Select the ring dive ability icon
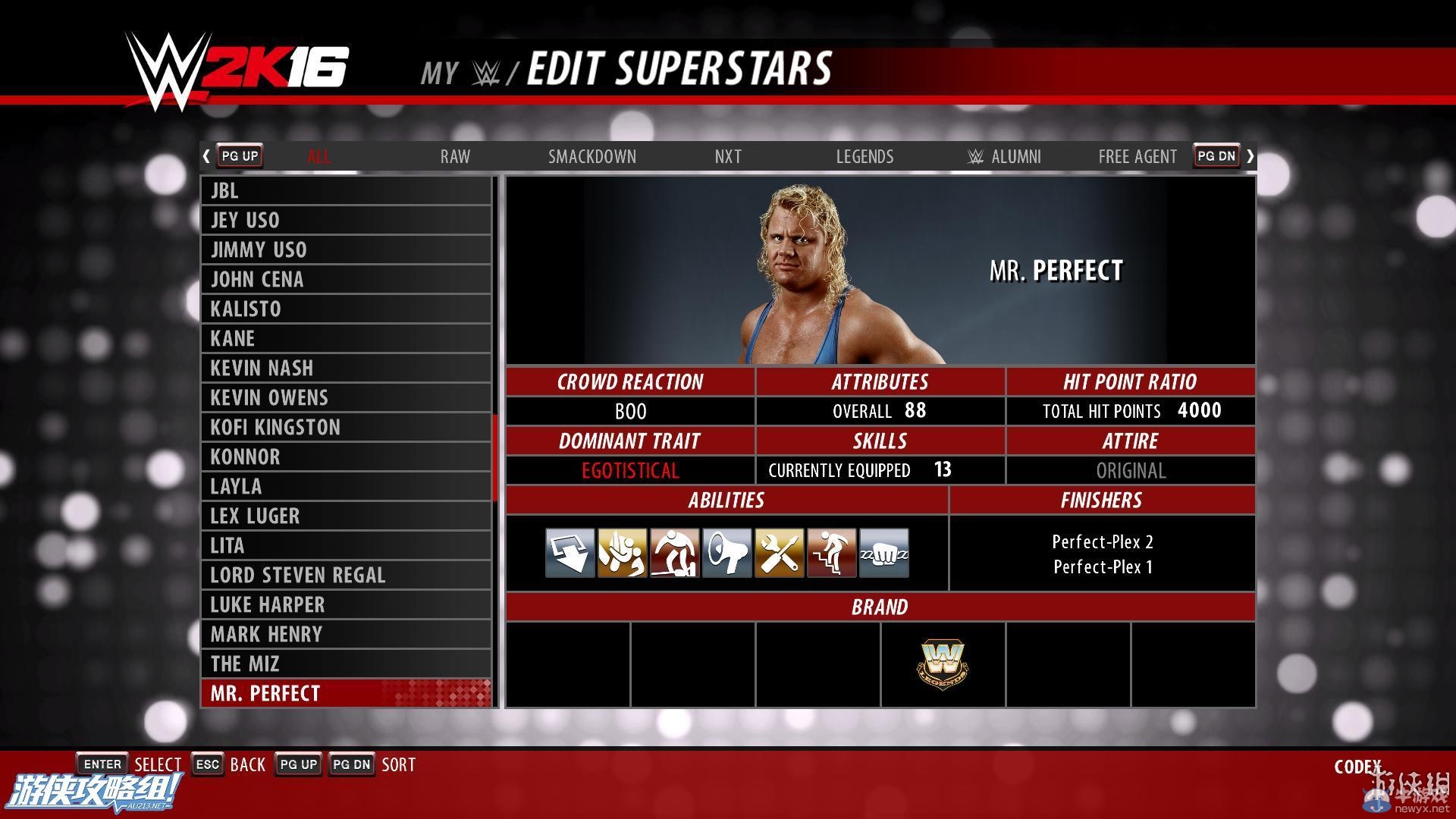 pyautogui.click(x=570, y=552)
